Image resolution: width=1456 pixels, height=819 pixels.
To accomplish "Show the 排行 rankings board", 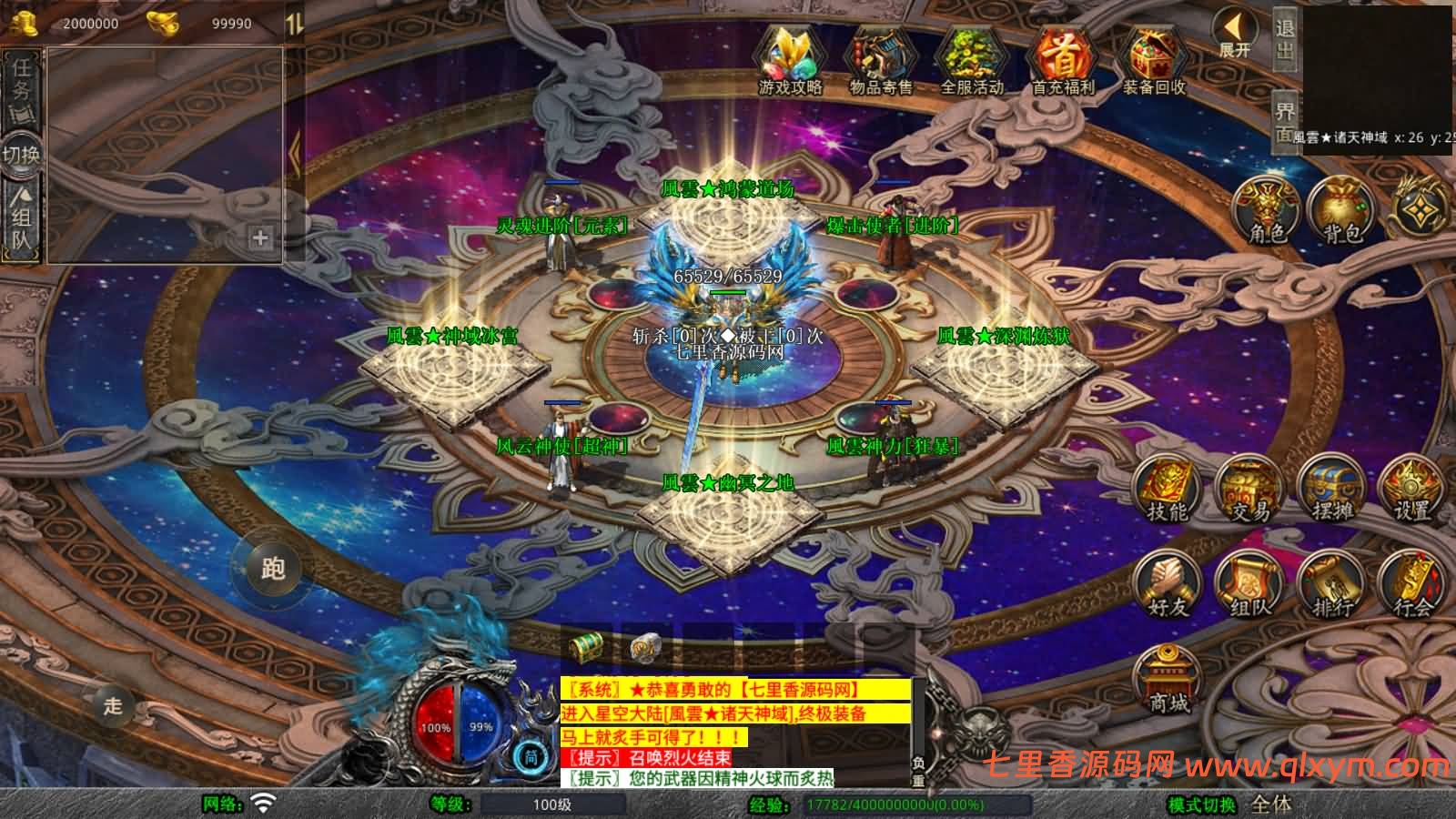I will 1331,584.
